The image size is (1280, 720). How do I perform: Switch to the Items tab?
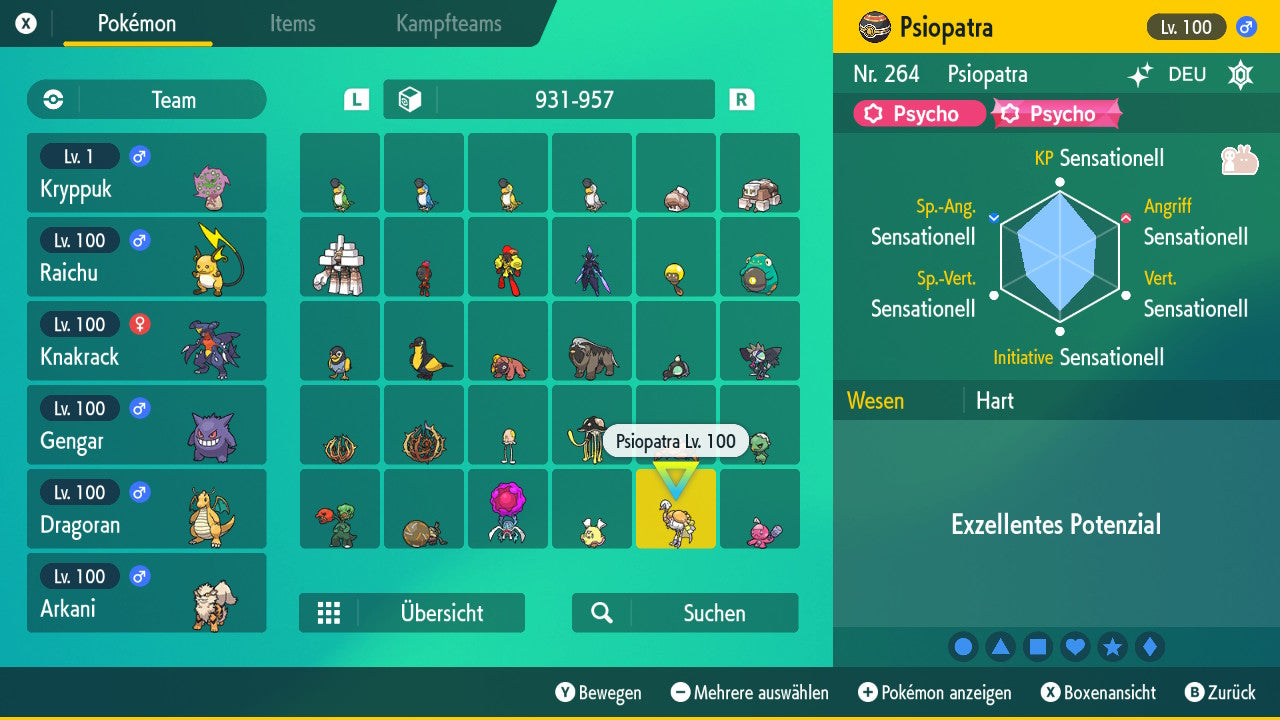[292, 25]
